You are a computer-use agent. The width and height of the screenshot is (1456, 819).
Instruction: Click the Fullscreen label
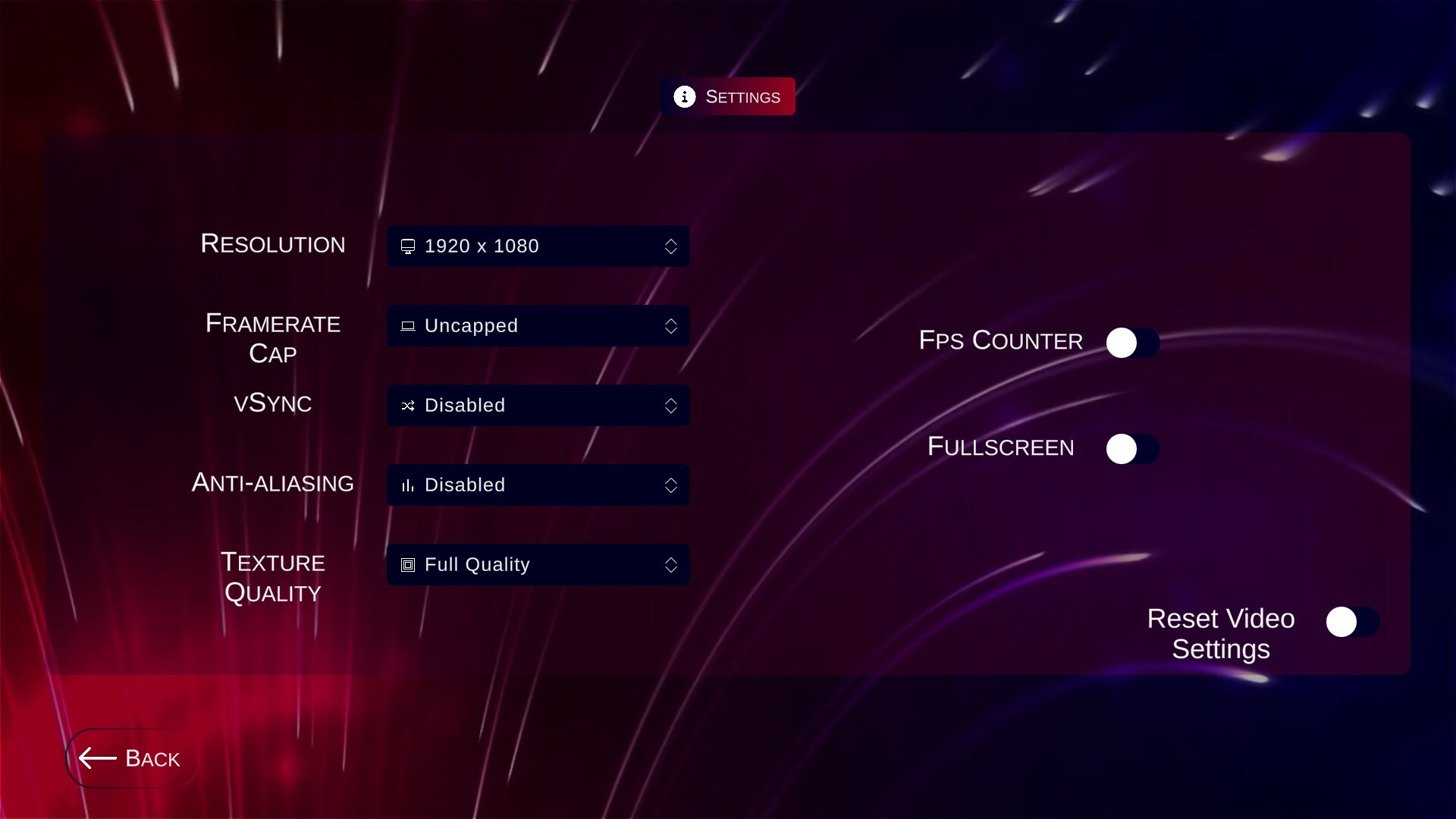click(x=1000, y=447)
